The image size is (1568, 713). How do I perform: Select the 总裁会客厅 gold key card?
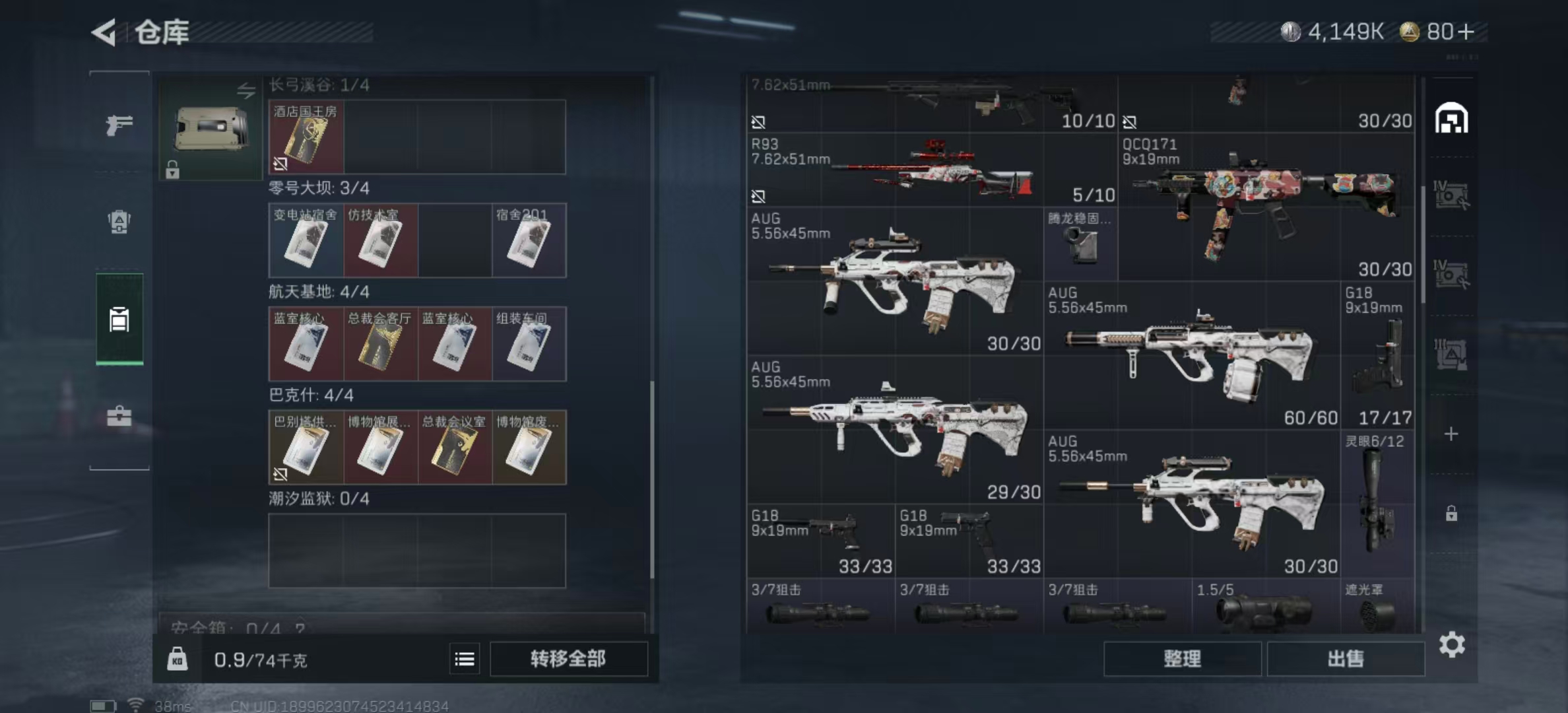380,344
